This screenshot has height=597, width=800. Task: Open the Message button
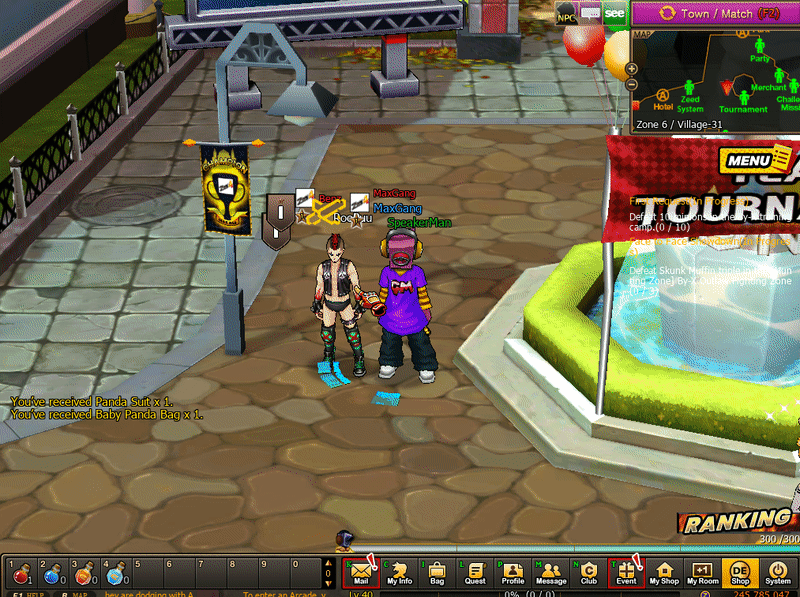tap(551, 573)
